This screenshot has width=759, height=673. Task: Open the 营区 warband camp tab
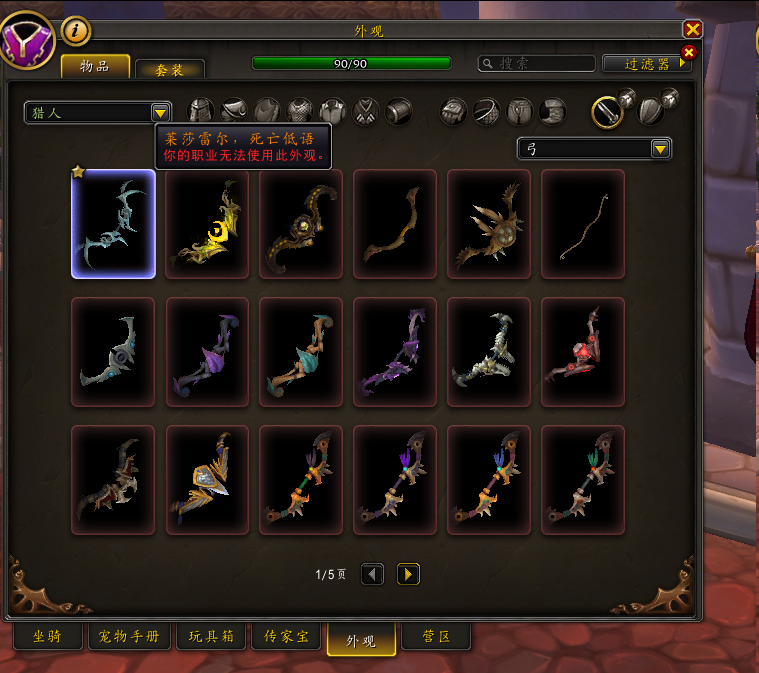435,637
